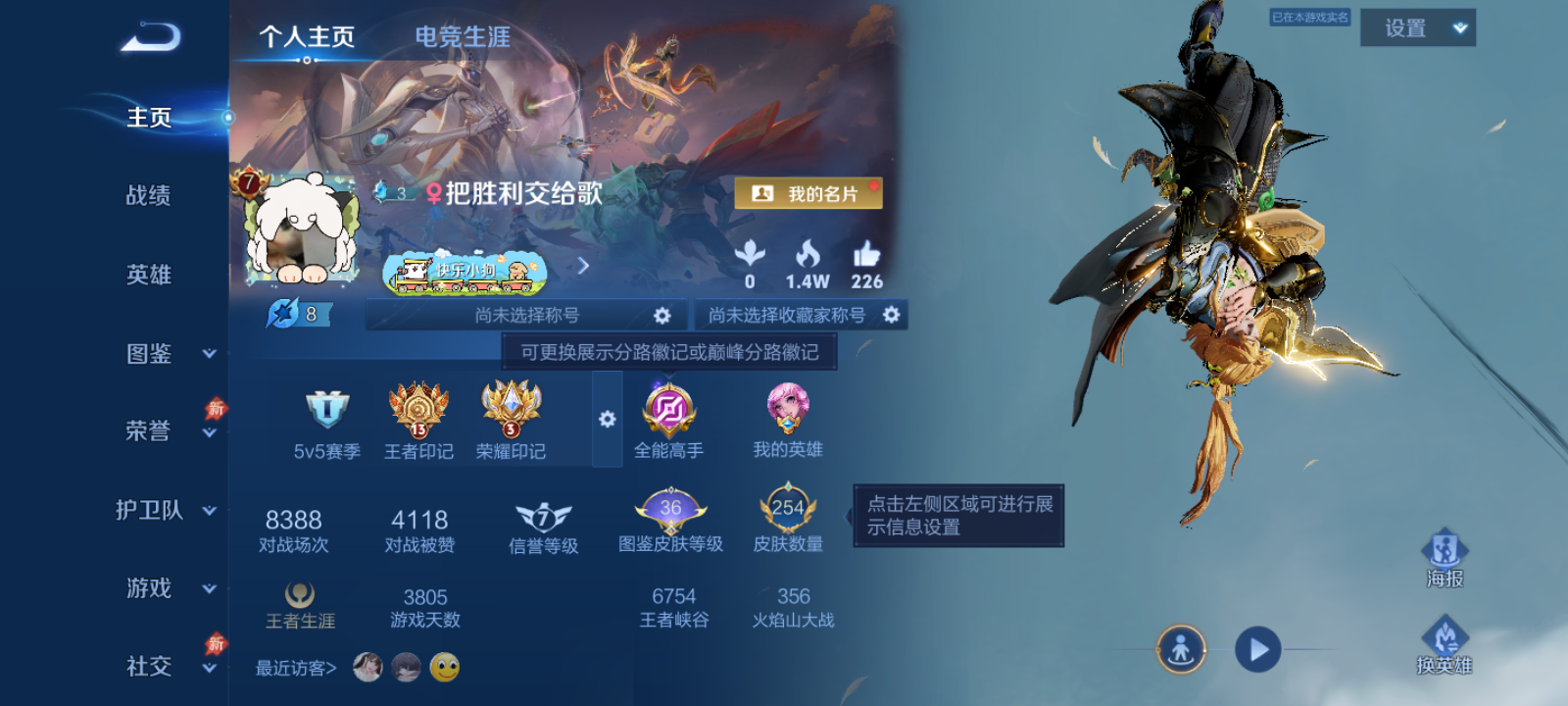This screenshot has height=706, width=1568.
Task: Select 战绩 in the sidebar
Action: click(x=149, y=196)
